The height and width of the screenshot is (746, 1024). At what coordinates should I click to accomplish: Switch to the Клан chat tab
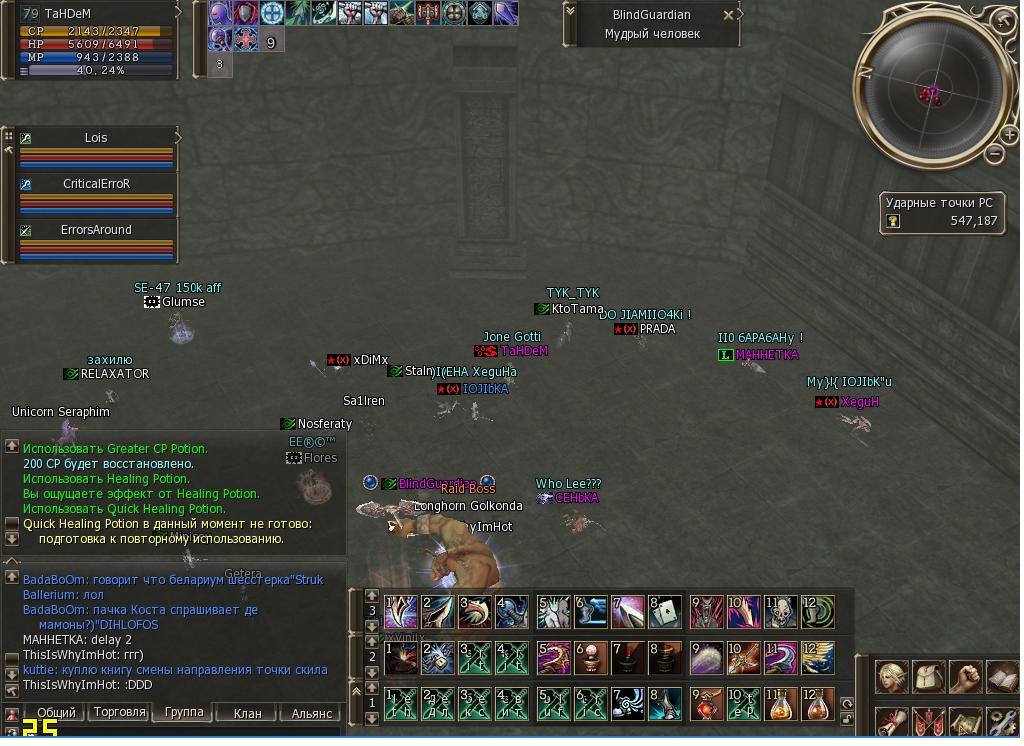pos(247,713)
